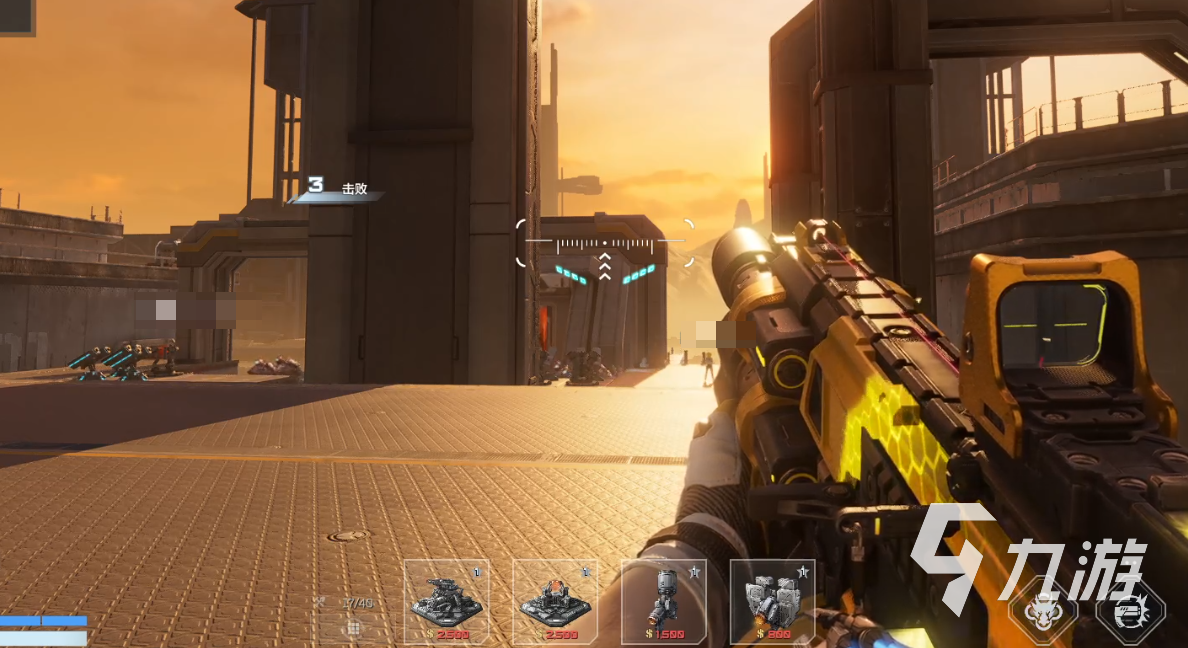
Task: Click the small grid icon below ammo
Action: (353, 628)
